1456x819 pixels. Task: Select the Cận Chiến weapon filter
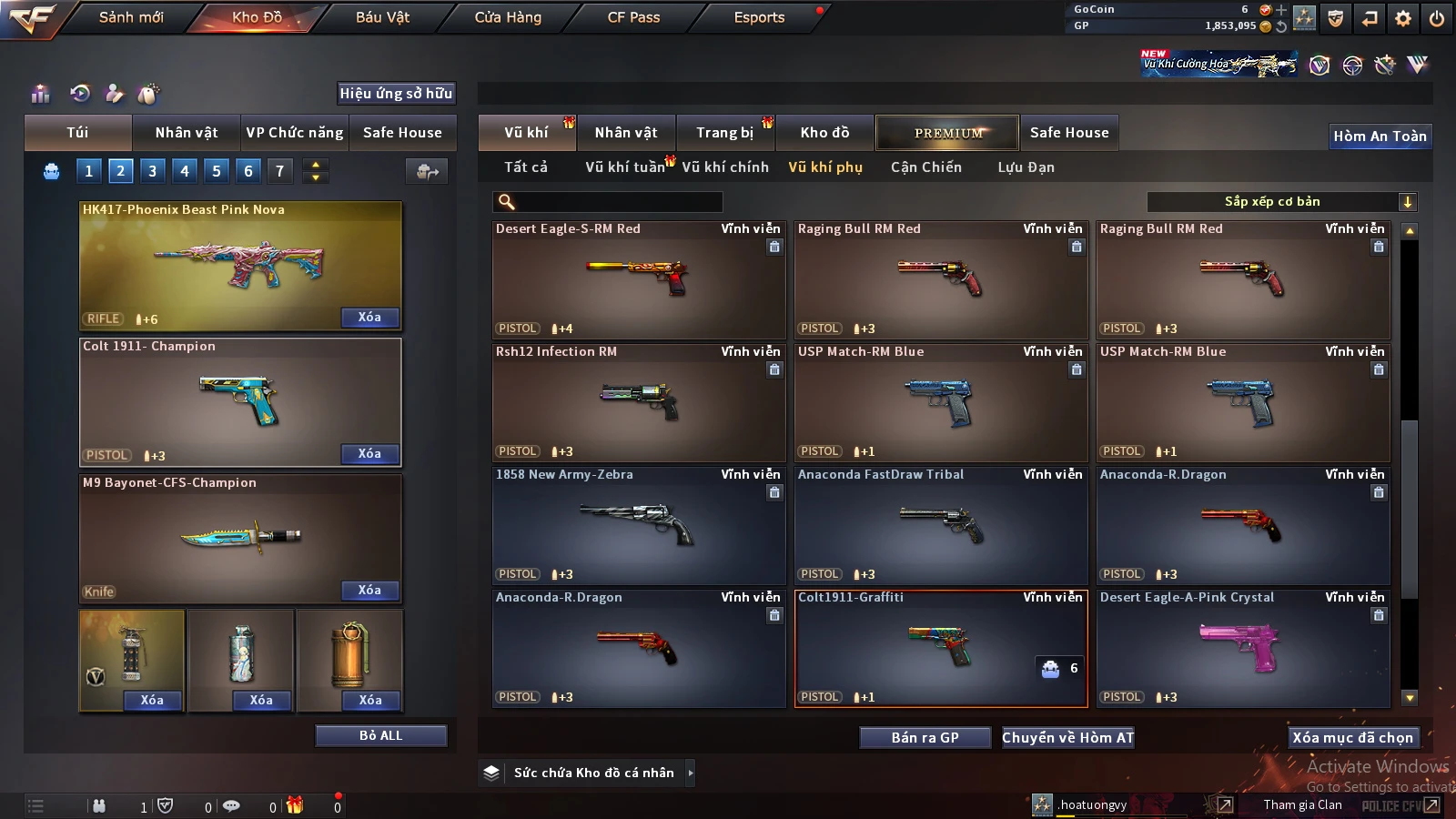pyautogui.click(x=925, y=167)
